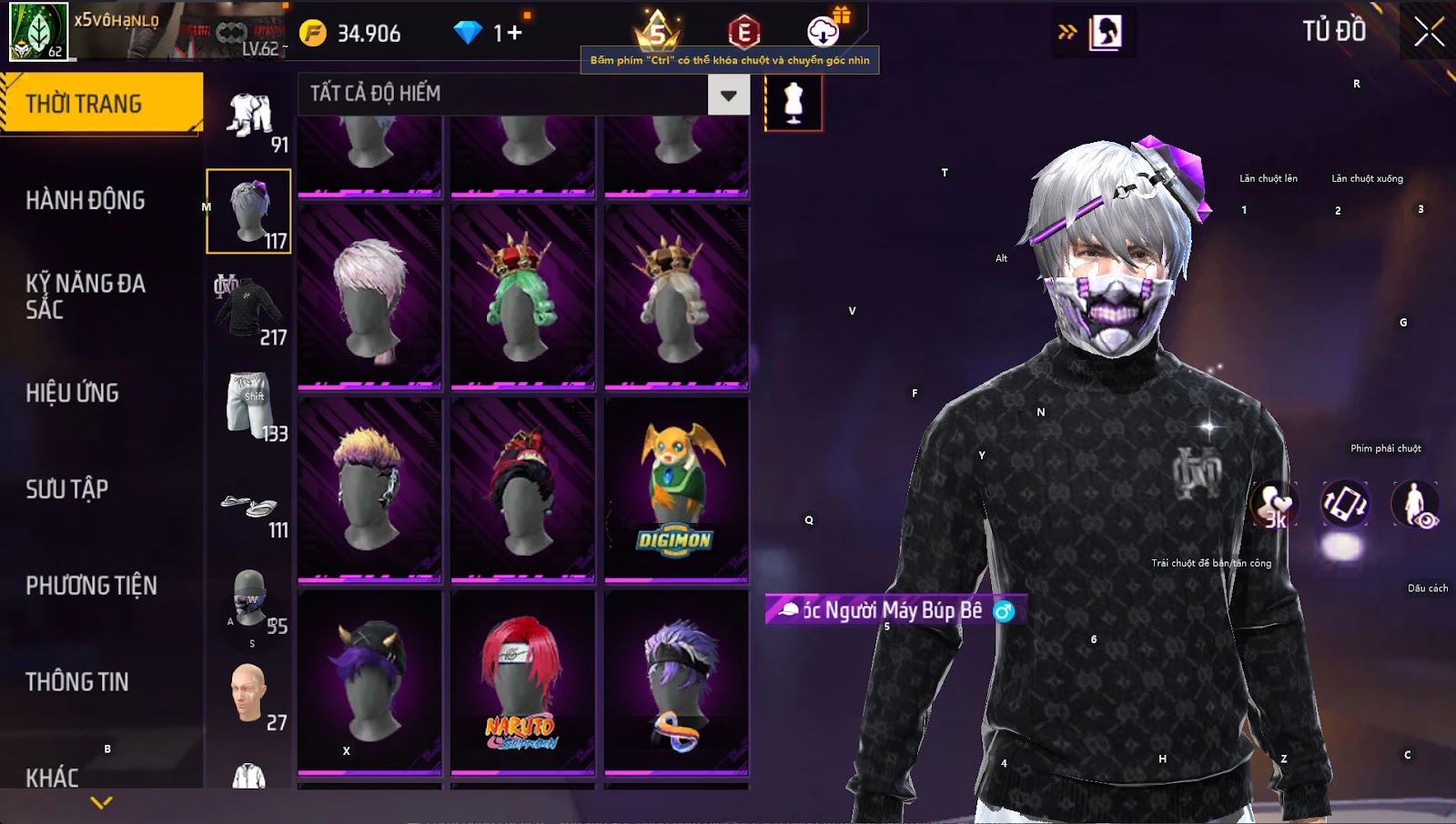Add diamonds with the plus button
1456x824 pixels.
[514, 34]
